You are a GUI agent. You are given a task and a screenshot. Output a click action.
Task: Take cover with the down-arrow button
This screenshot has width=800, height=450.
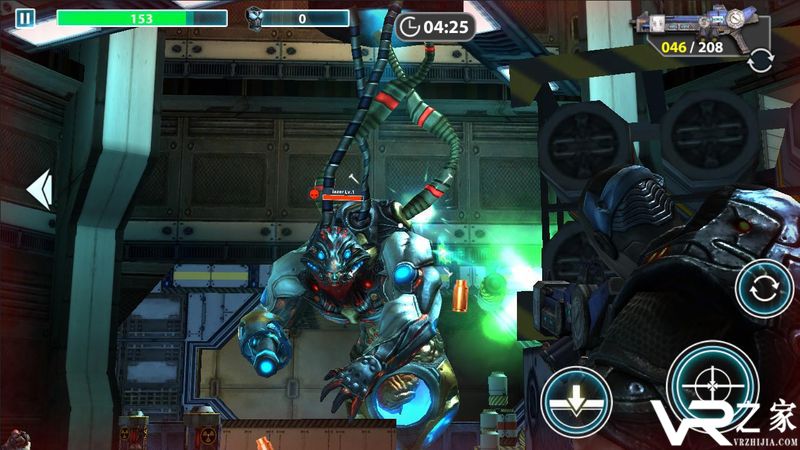tap(577, 404)
